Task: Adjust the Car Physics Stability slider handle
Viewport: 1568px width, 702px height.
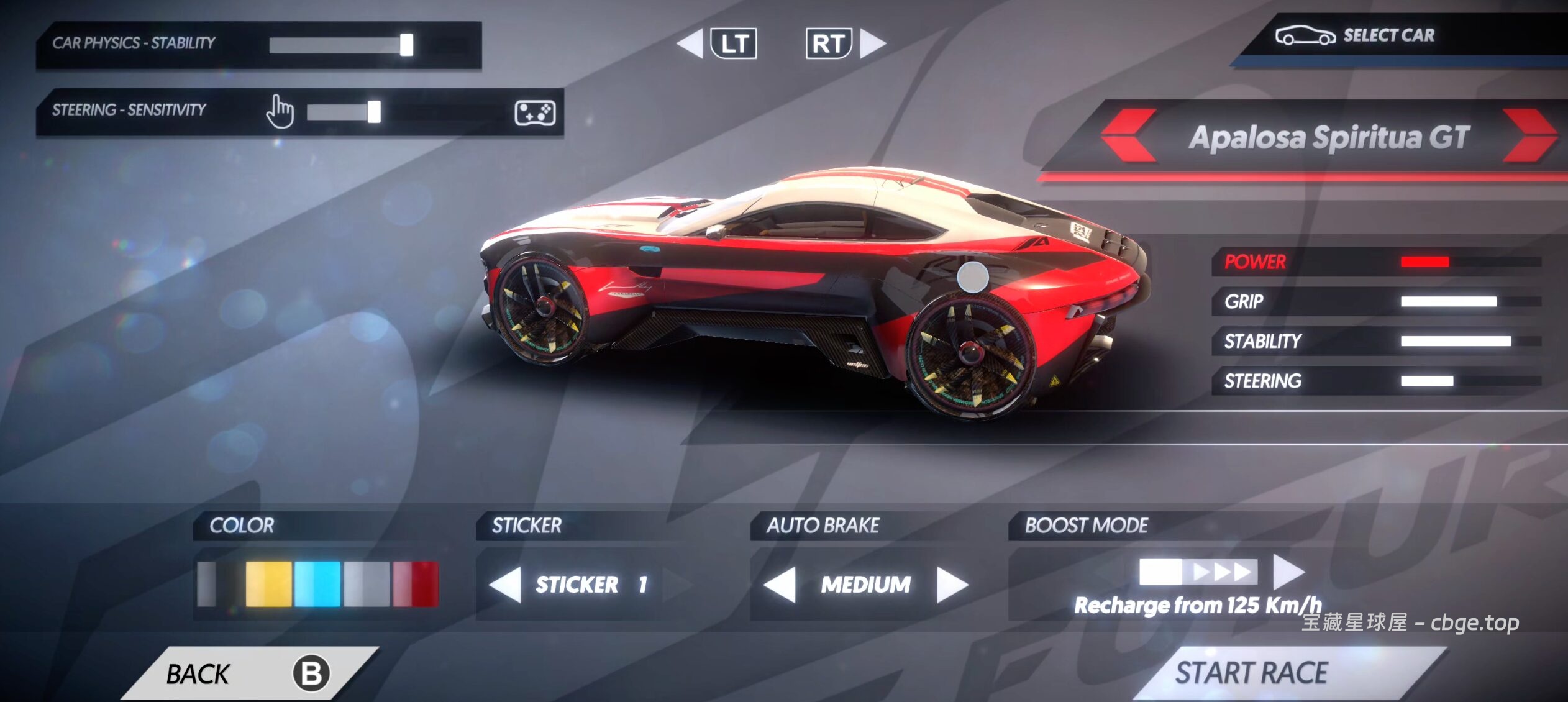Action: click(406, 45)
